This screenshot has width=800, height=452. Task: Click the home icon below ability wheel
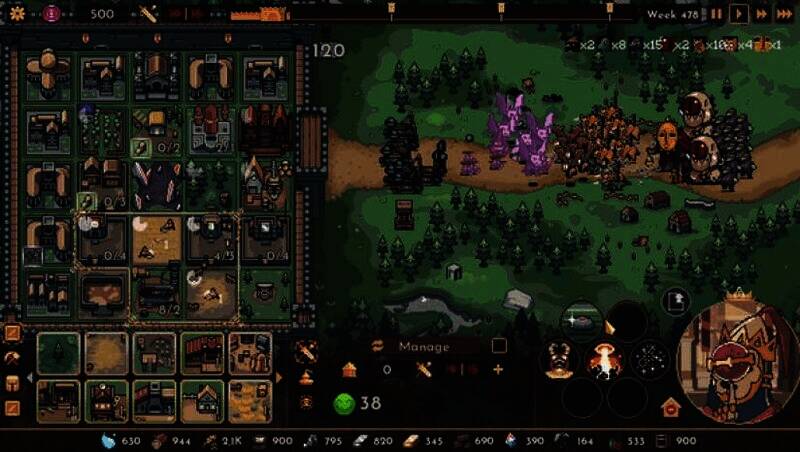click(x=670, y=407)
